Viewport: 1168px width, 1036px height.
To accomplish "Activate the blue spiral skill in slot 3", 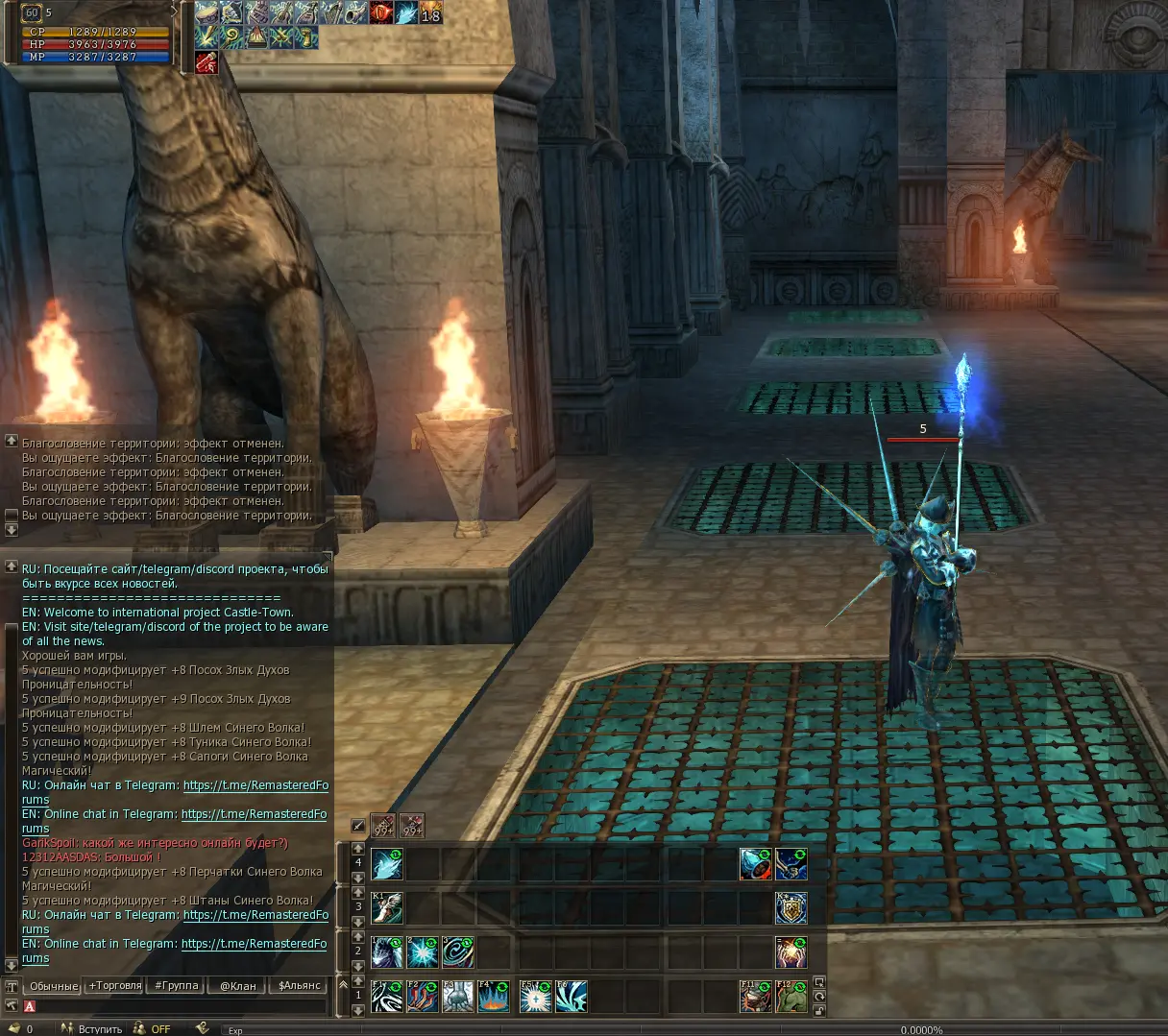I will 458,952.
